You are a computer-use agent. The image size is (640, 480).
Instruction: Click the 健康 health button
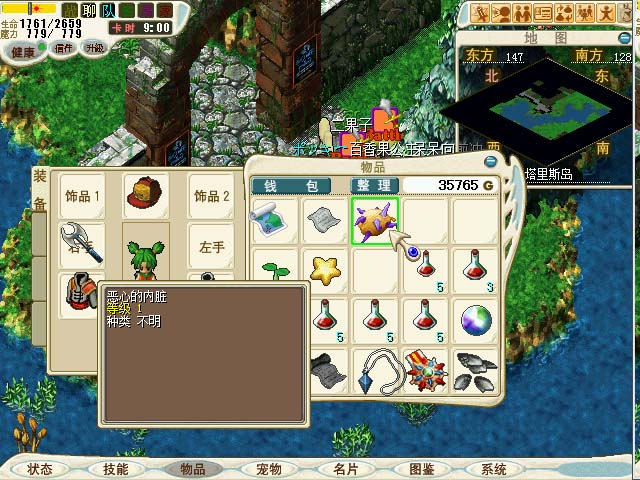(23, 50)
